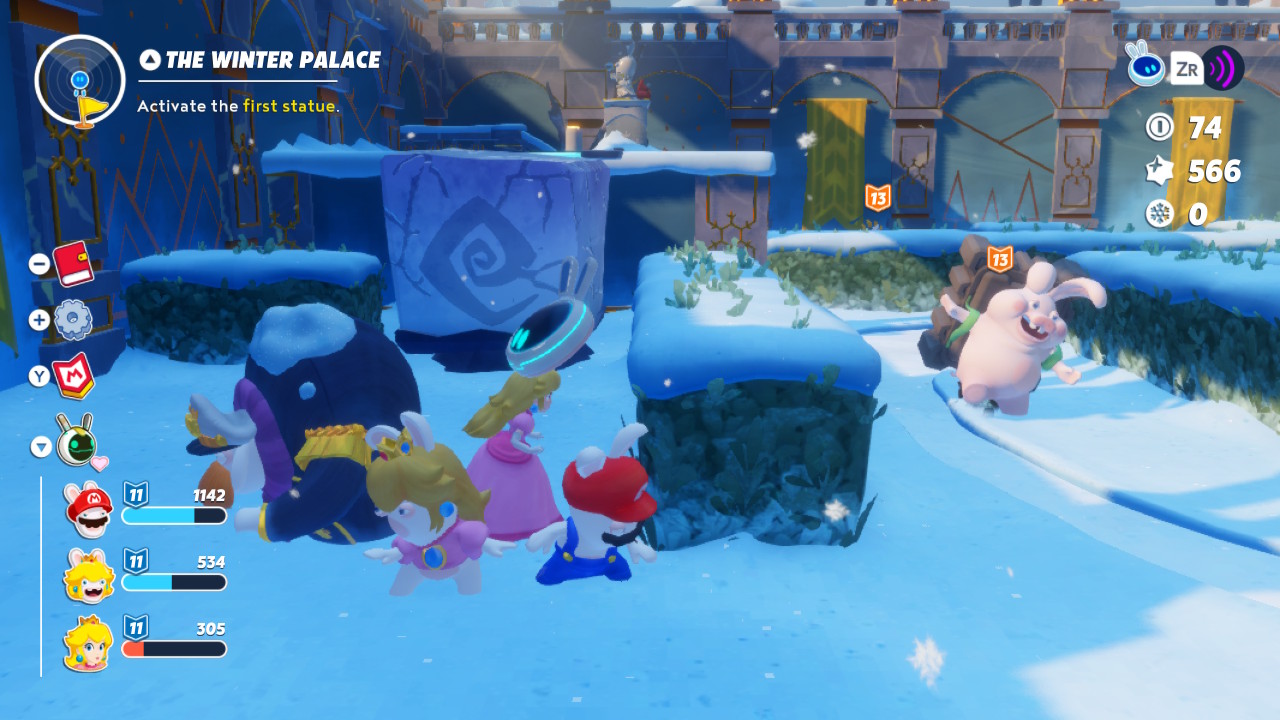Image resolution: width=1280 pixels, height=720 pixels.
Task: Choose Rabbid Mario's party portrait
Action: coord(88,509)
